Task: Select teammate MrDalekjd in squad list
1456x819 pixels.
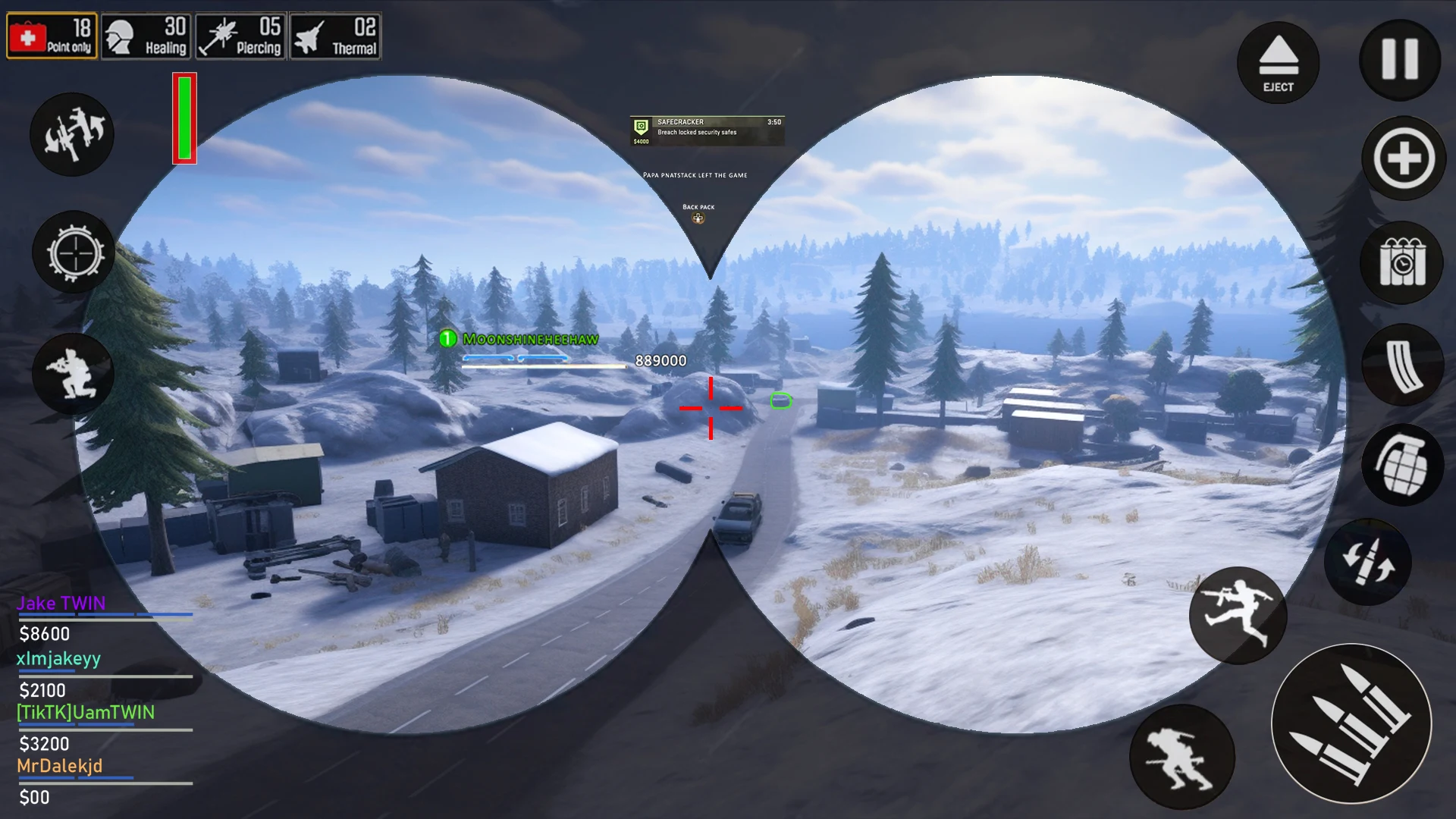Action: [60, 766]
